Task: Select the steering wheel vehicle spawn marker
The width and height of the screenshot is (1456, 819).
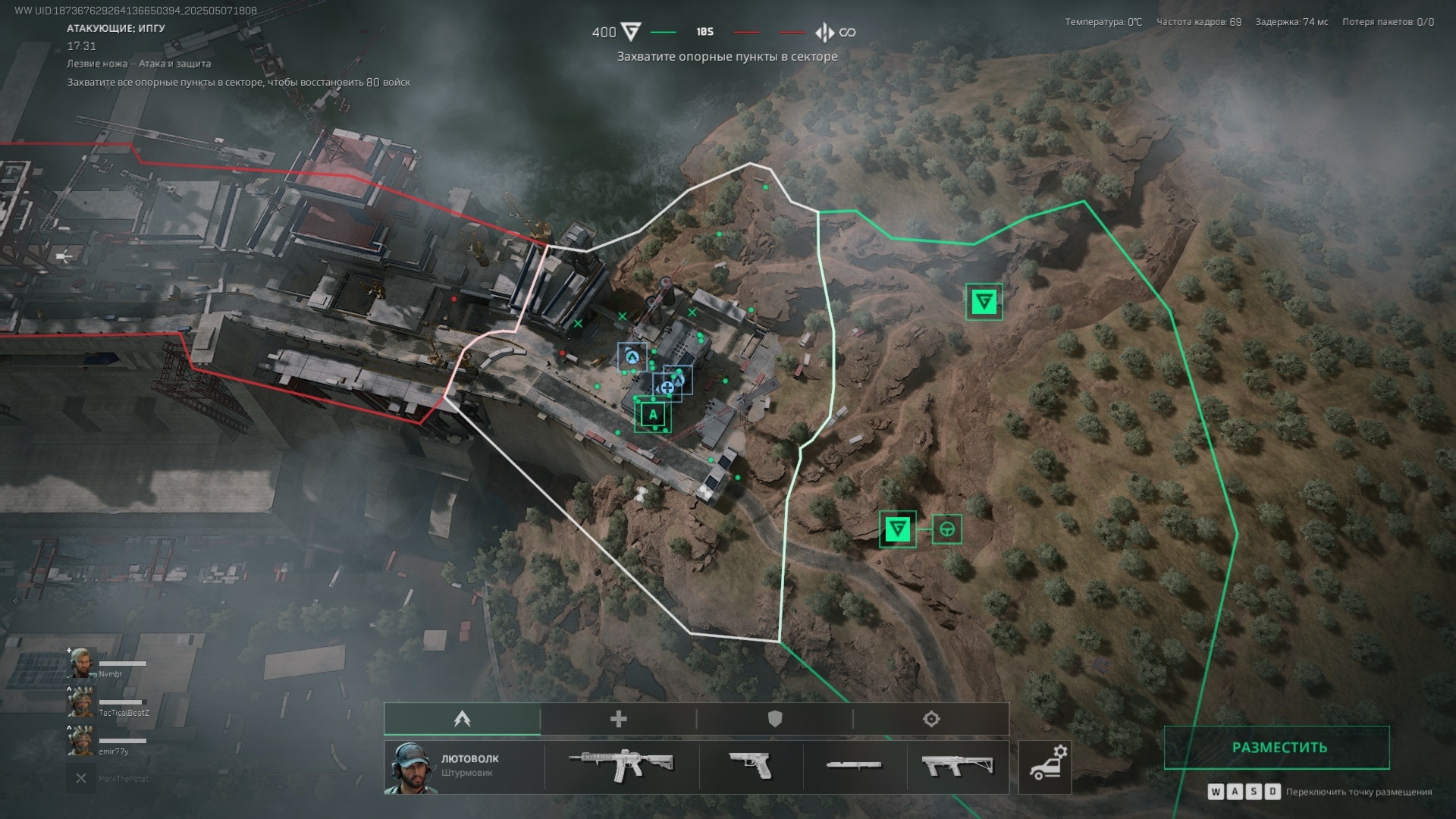Action: coord(946,529)
